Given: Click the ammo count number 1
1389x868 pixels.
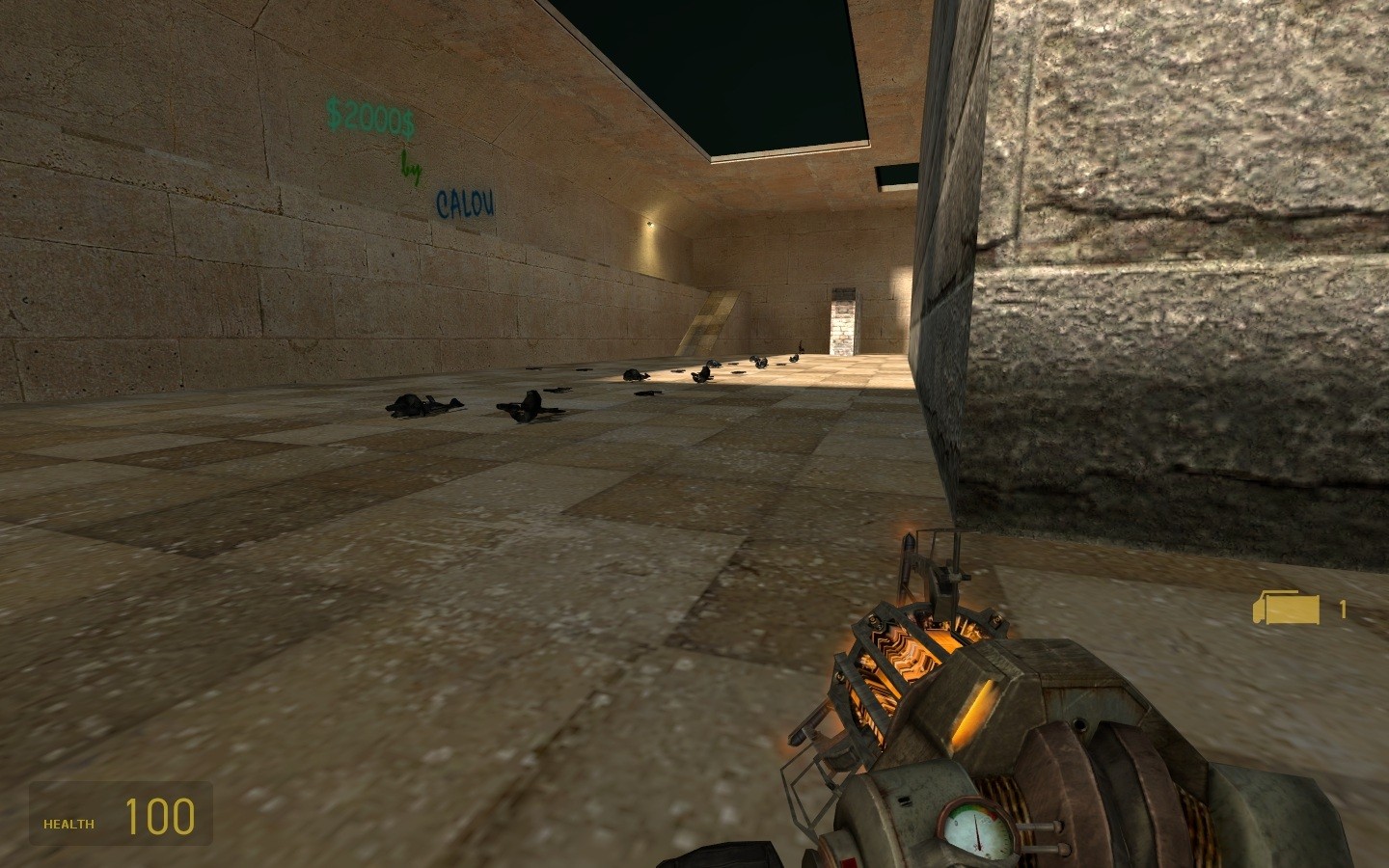Looking at the screenshot, I should pos(1343,608).
